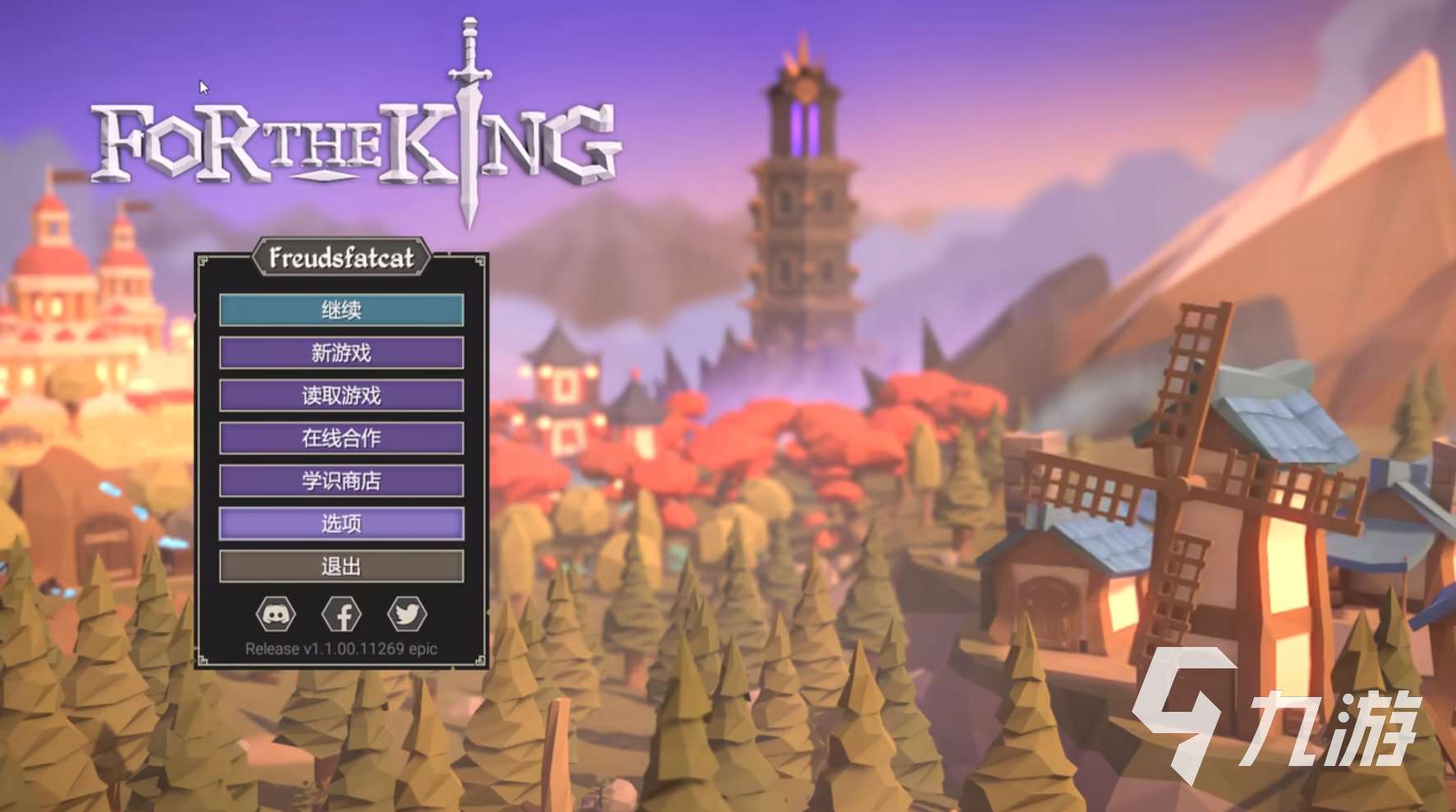Open the Discord link icon
This screenshot has height=812, width=1456.
tap(276, 614)
